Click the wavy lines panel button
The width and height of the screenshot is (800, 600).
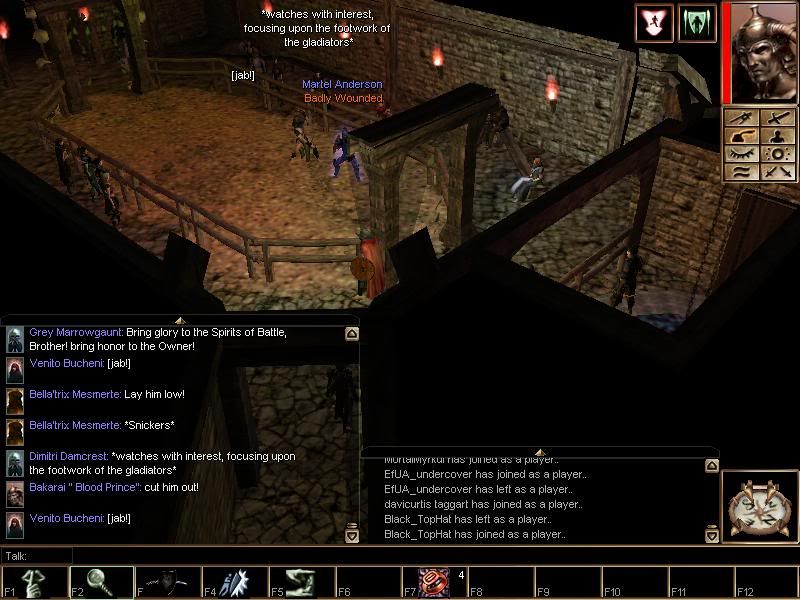pos(742,173)
